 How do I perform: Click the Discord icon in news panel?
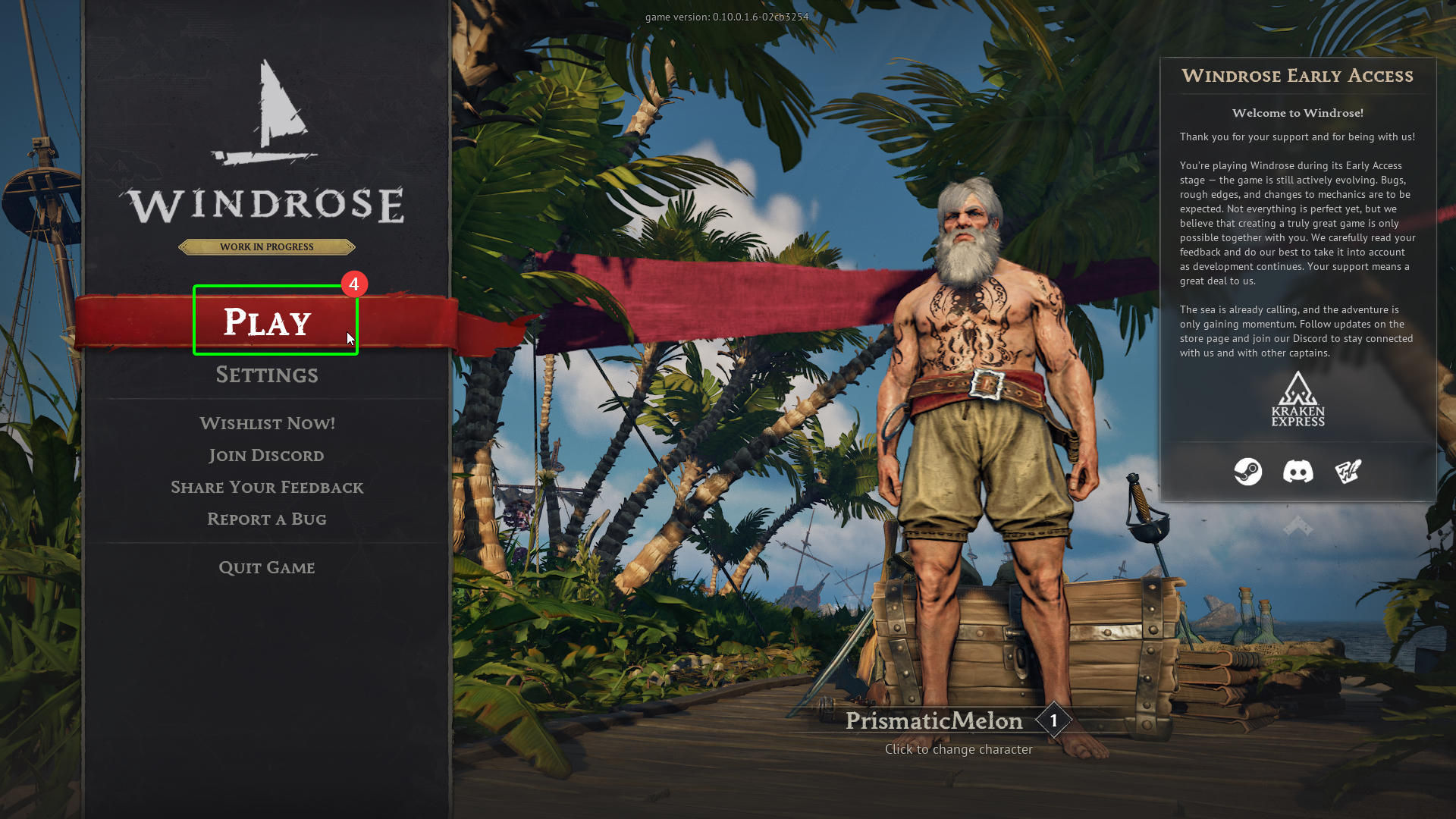(1298, 471)
